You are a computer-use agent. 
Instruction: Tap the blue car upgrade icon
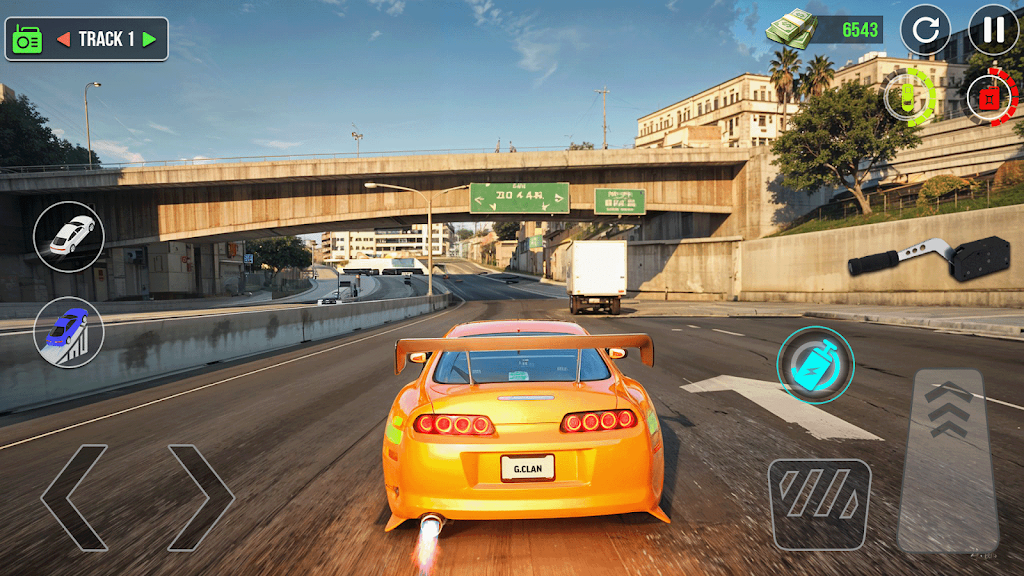(69, 331)
